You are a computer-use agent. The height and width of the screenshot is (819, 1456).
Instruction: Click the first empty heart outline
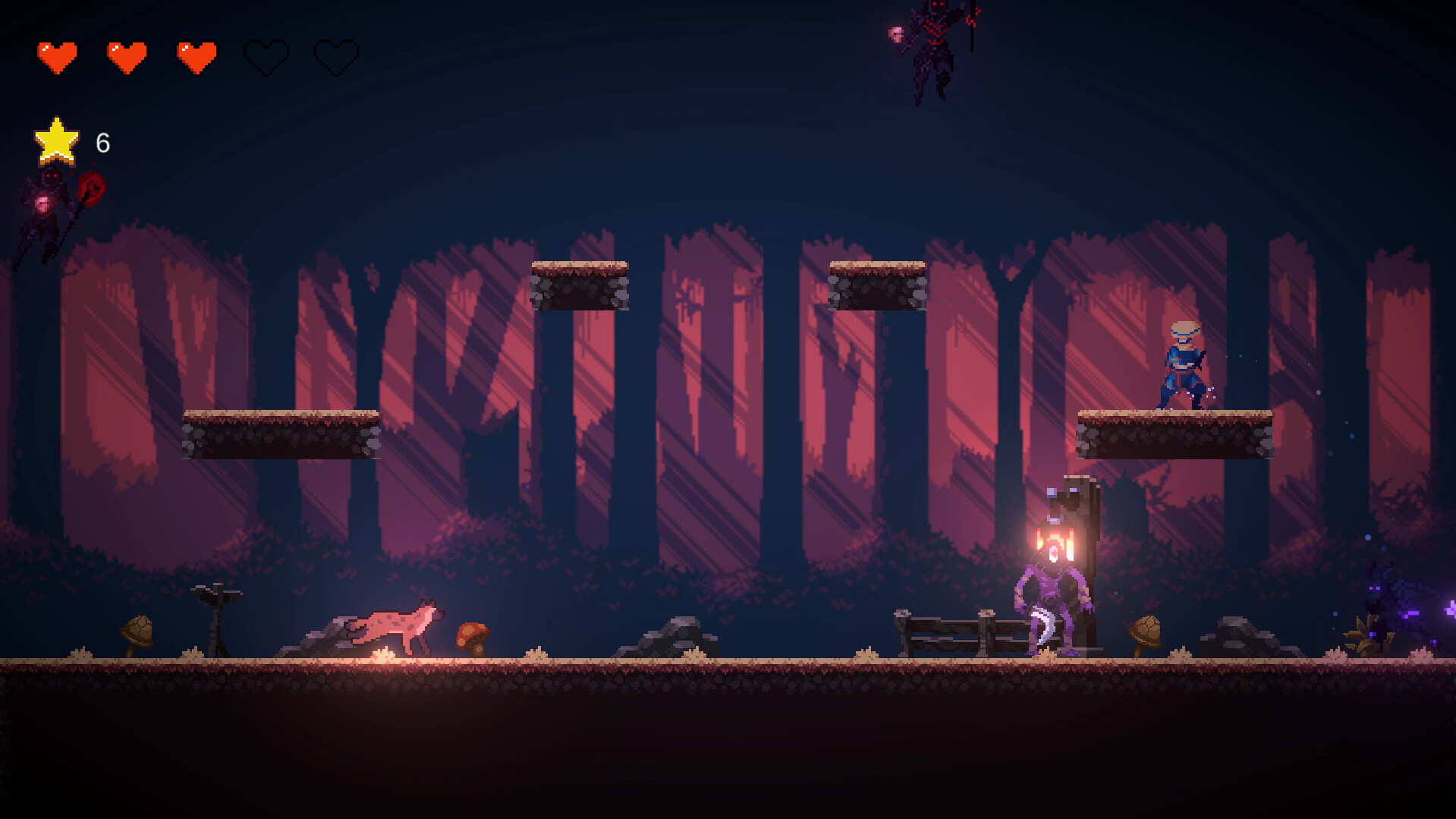click(264, 55)
